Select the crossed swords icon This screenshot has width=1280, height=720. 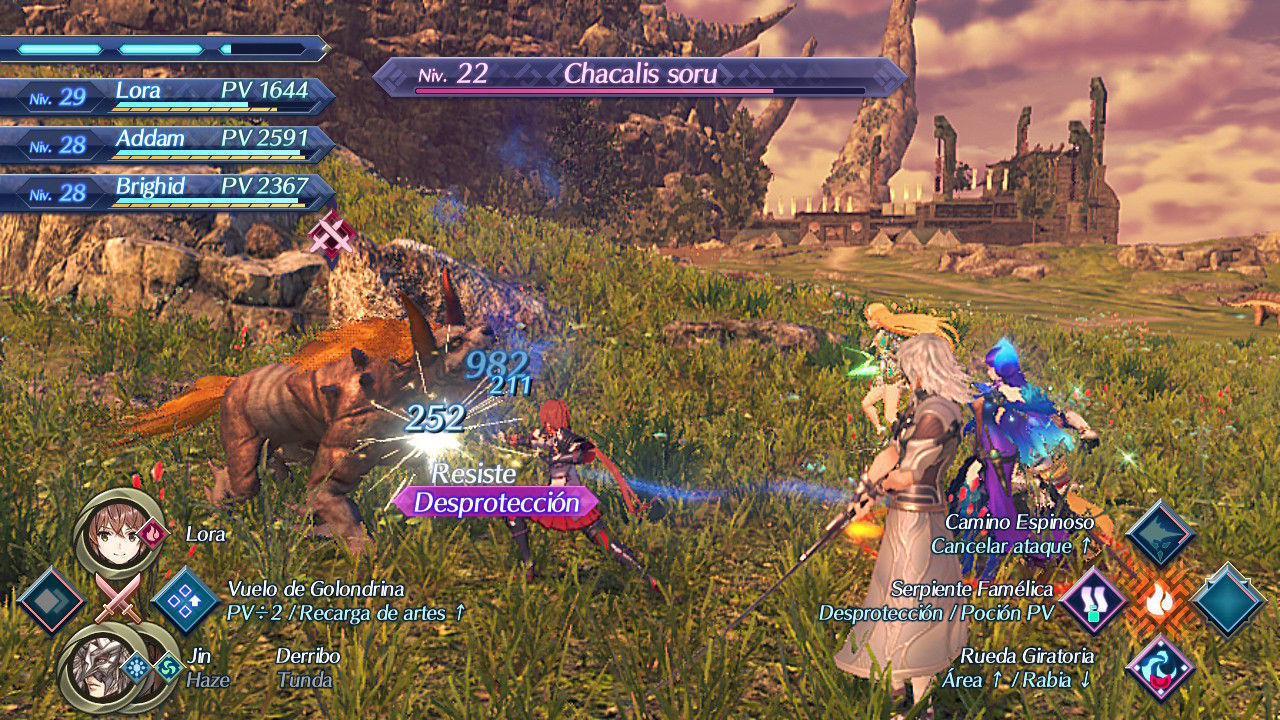[x=118, y=600]
